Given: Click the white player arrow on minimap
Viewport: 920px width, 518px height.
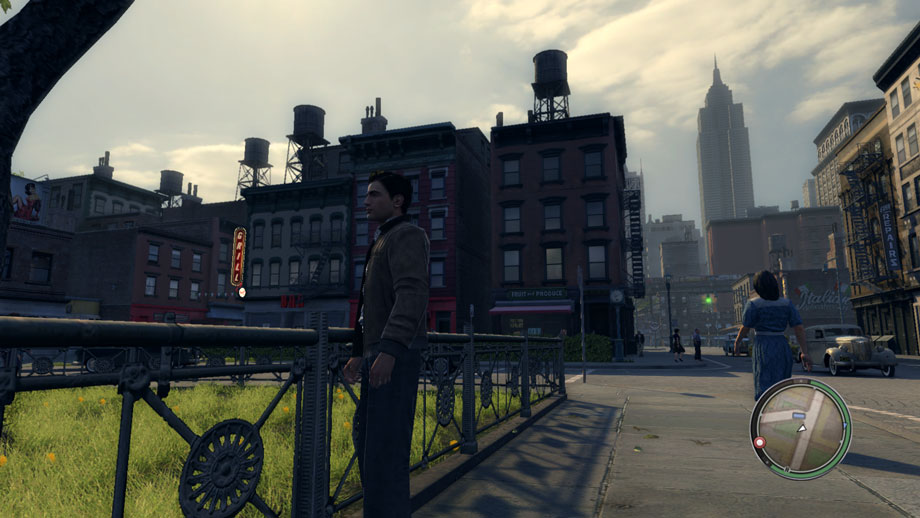Looking at the screenshot, I should pos(801,428).
